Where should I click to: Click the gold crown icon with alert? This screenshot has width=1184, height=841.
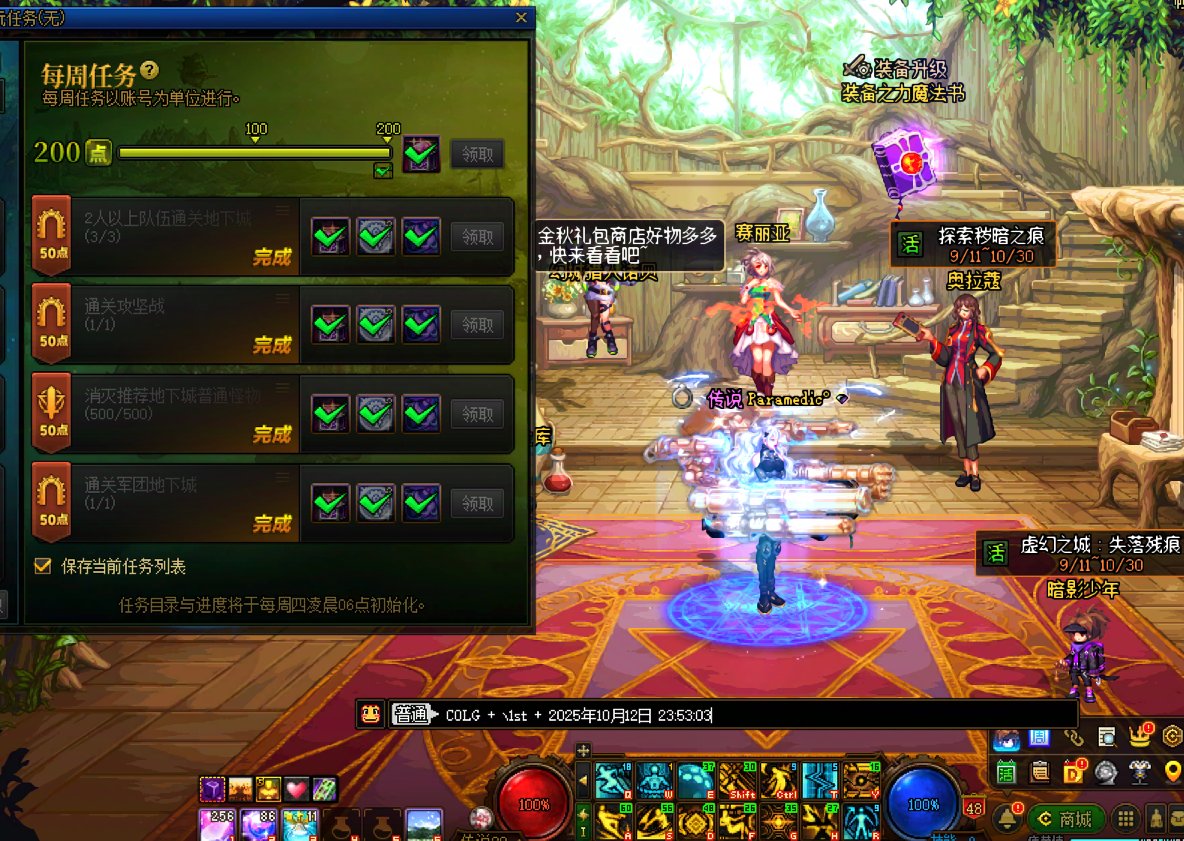(x=1140, y=737)
